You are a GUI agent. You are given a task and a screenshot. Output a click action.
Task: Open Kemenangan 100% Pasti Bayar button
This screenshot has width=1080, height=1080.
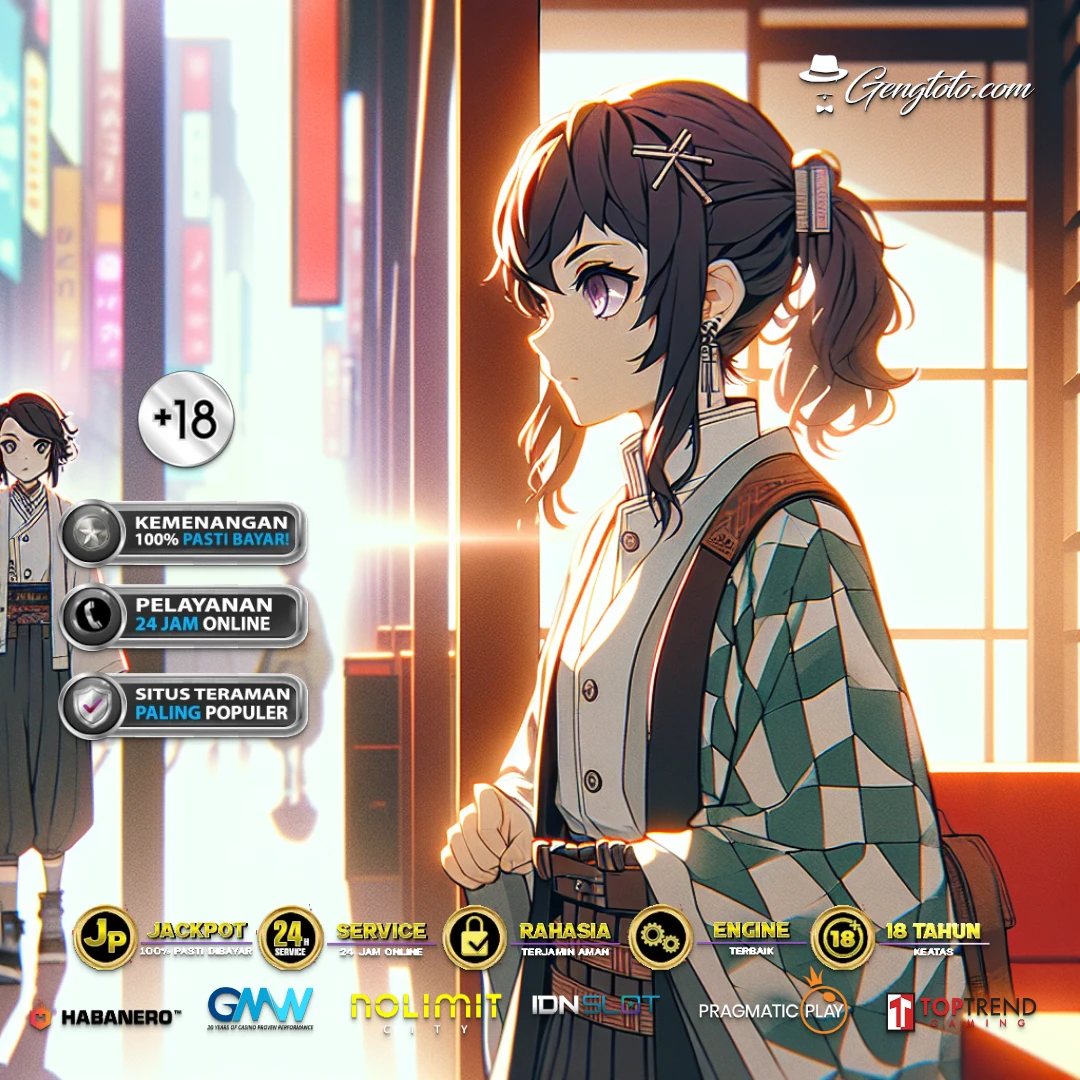[x=182, y=533]
